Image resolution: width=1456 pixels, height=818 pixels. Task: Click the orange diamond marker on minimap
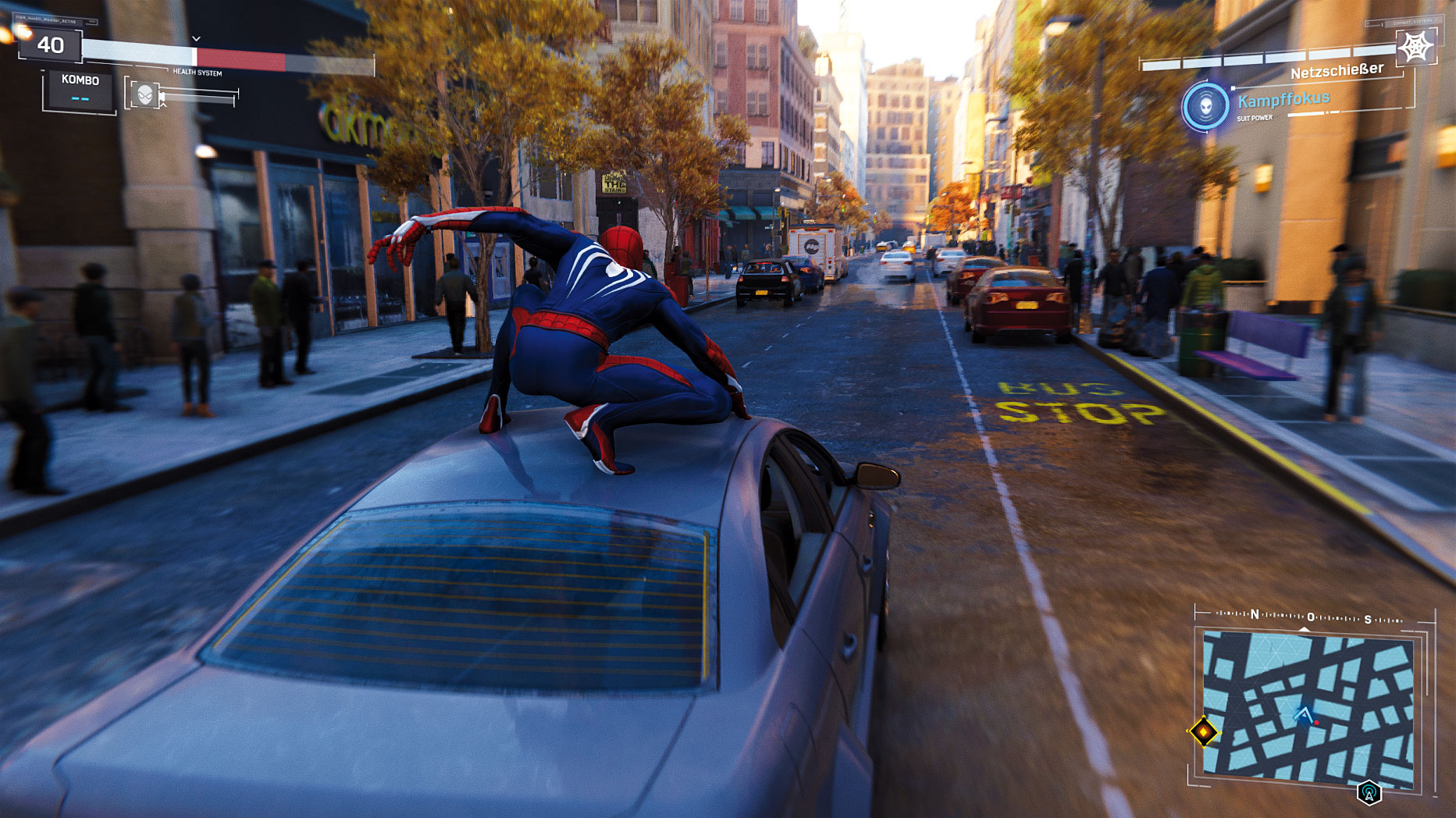pos(1203,731)
